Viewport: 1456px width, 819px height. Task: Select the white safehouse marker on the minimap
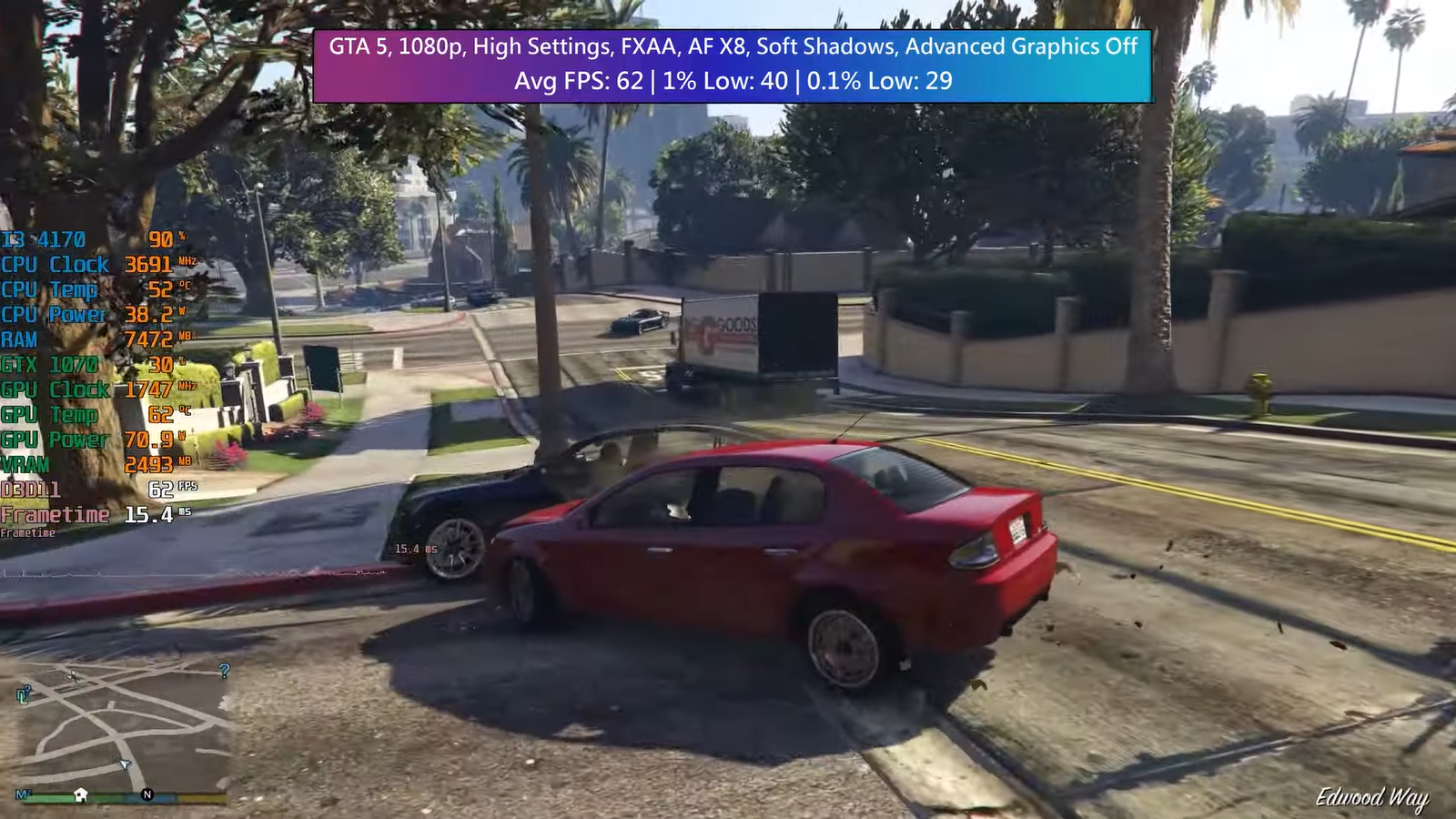(81, 794)
